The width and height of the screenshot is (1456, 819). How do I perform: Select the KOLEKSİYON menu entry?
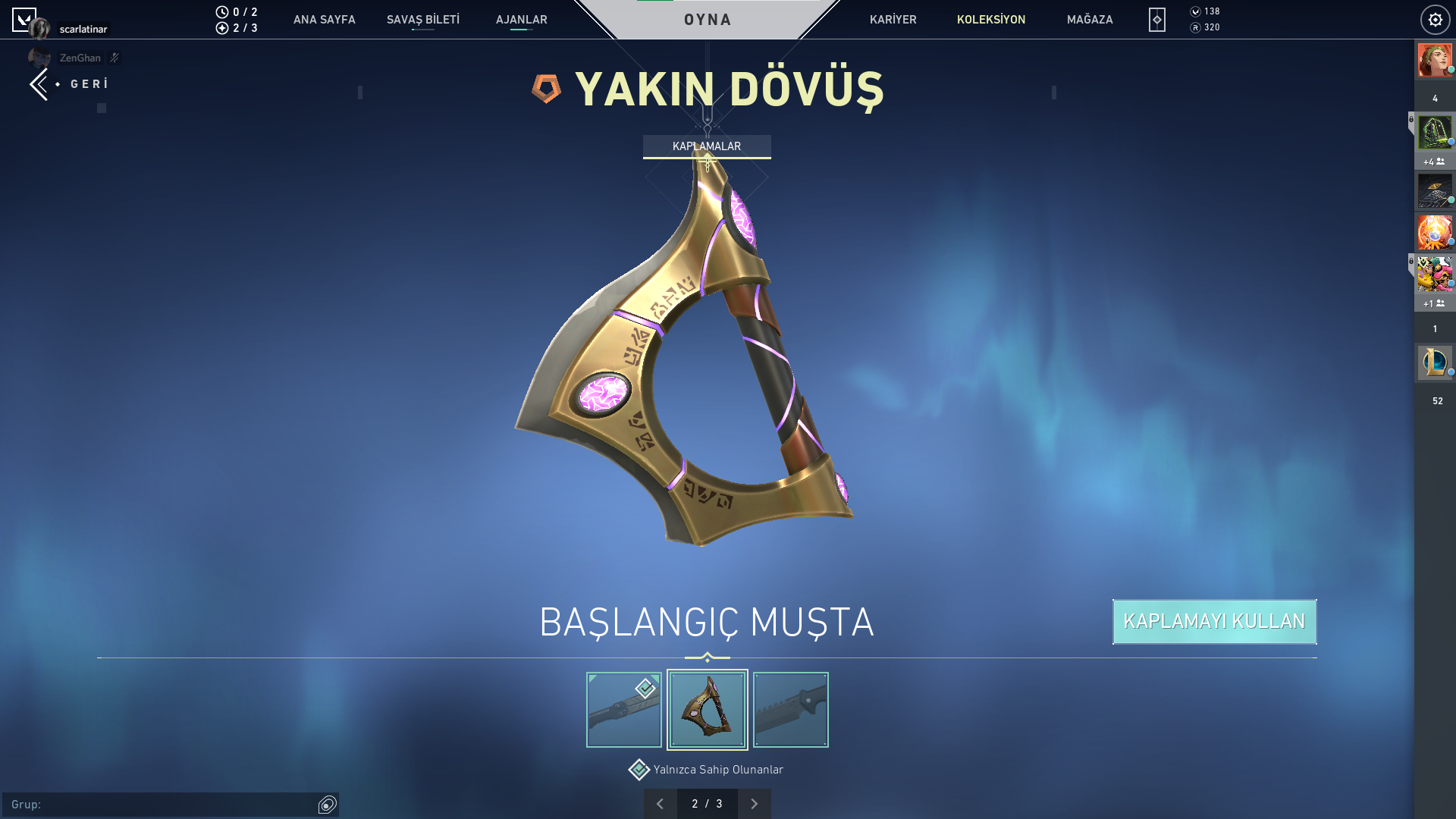coord(990,20)
